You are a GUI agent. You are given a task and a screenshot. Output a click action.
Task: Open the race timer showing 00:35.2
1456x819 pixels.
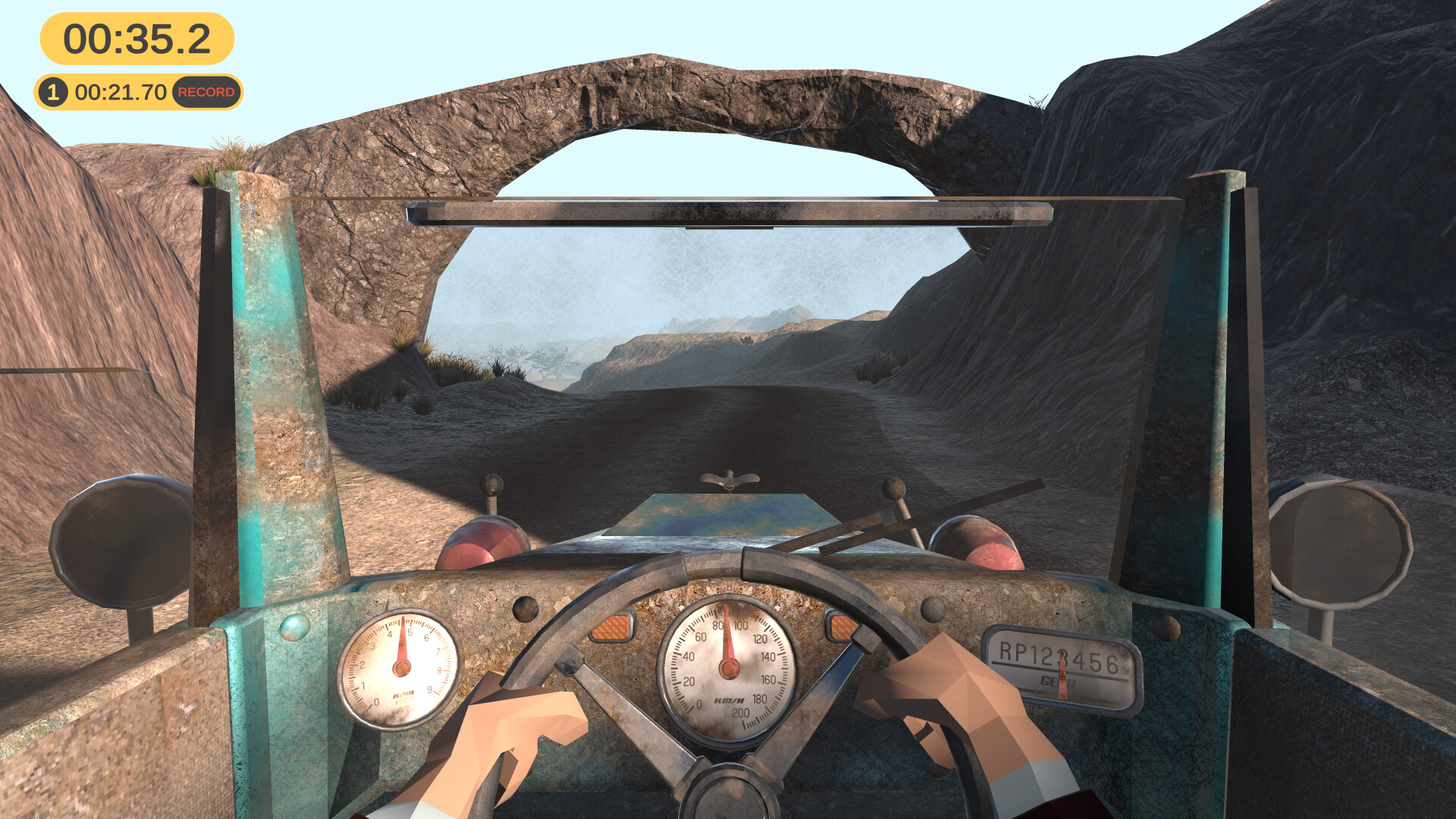pos(136,36)
